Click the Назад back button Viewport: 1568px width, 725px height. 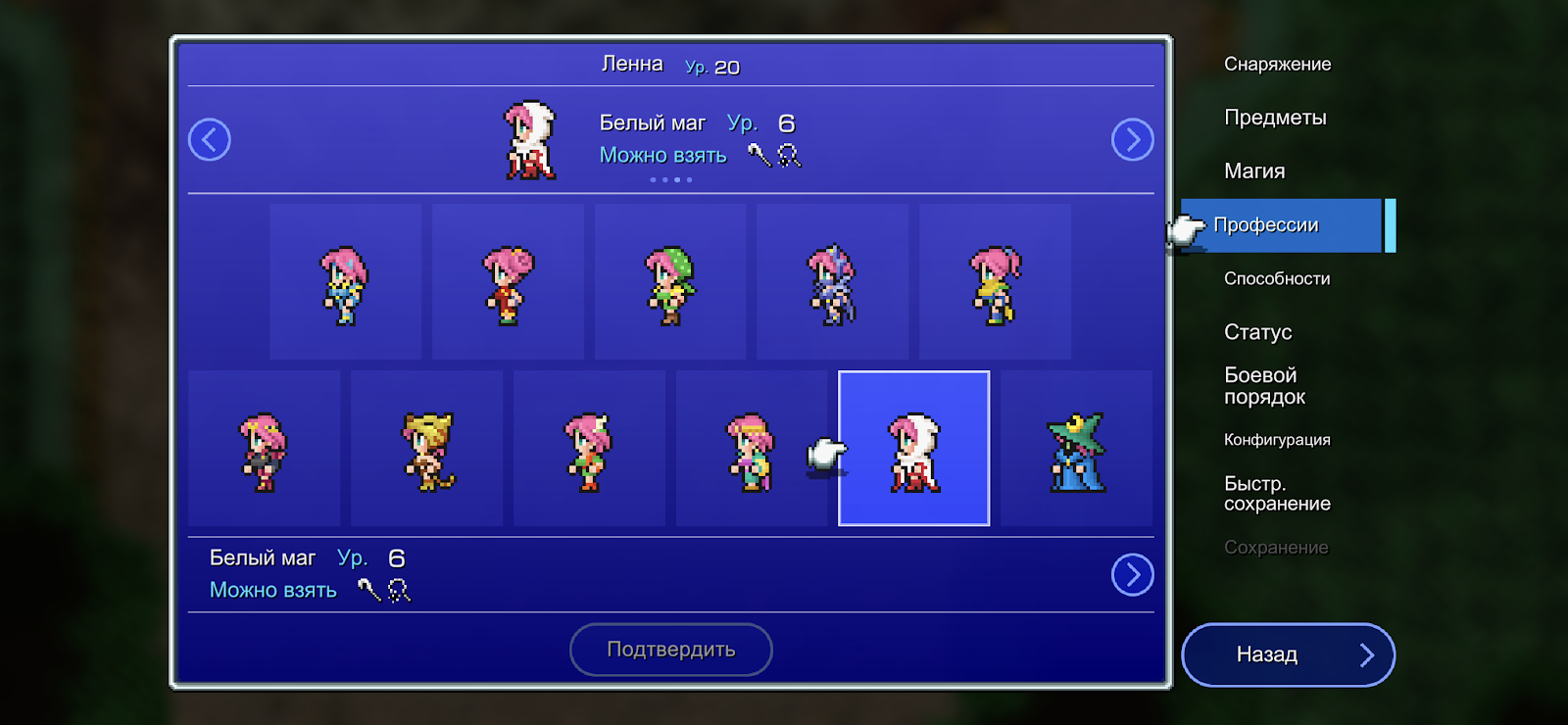(x=1288, y=654)
